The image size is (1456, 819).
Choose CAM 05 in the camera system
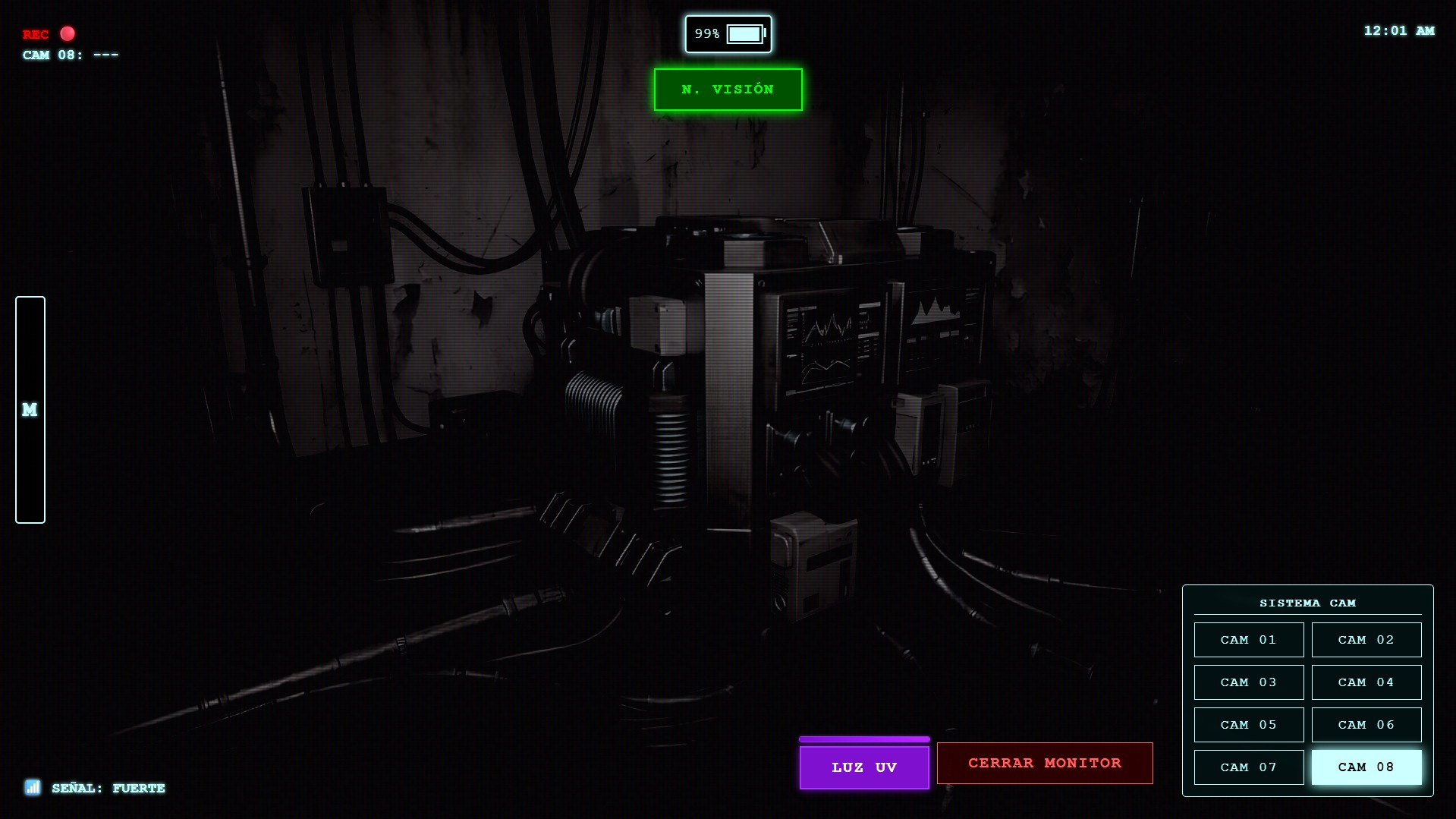point(1248,725)
